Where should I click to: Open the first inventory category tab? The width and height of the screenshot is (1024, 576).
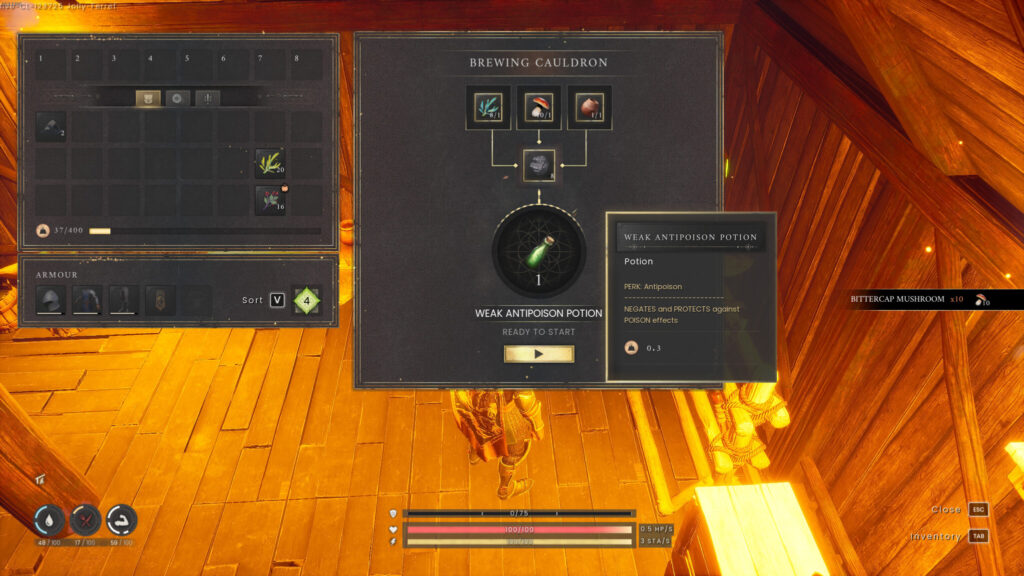(x=148, y=98)
